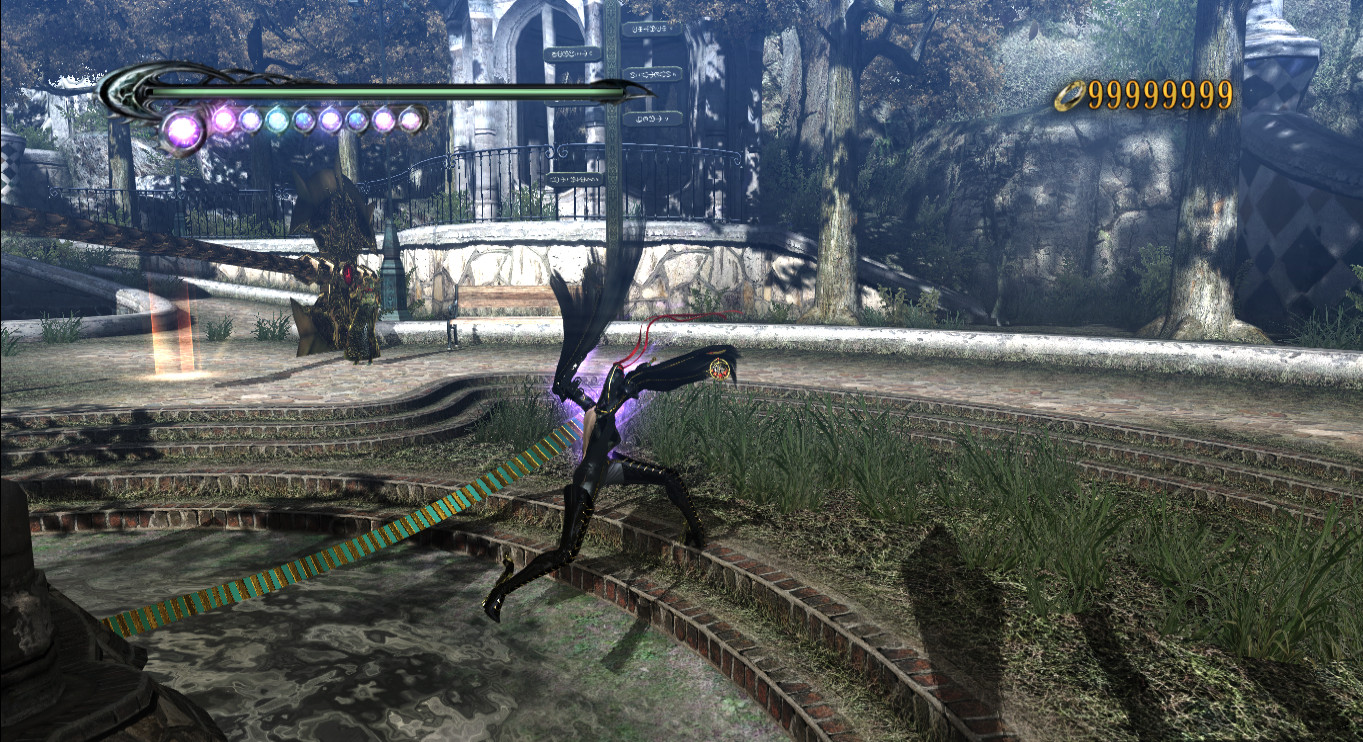This screenshot has width=1363, height=742.
Task: Click the brightest purple magic orb
Action: tap(182, 128)
